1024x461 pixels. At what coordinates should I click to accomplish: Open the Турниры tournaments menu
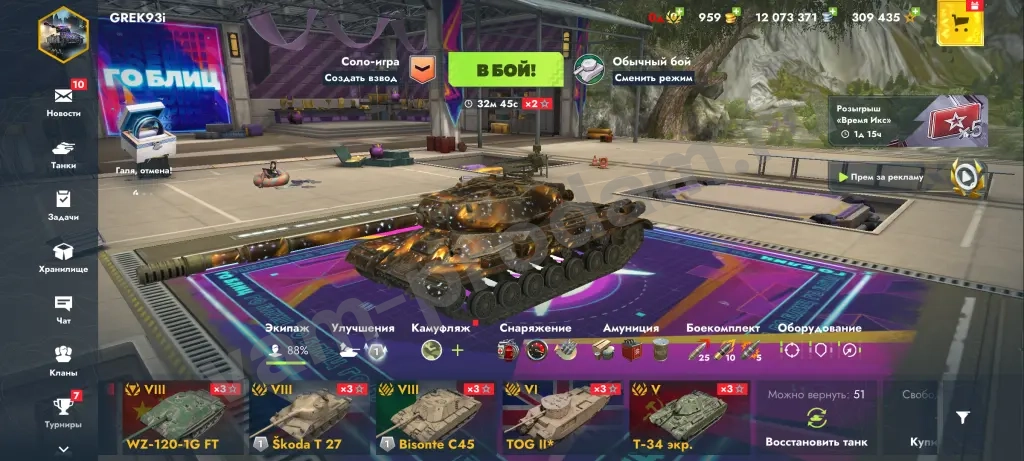click(x=63, y=411)
